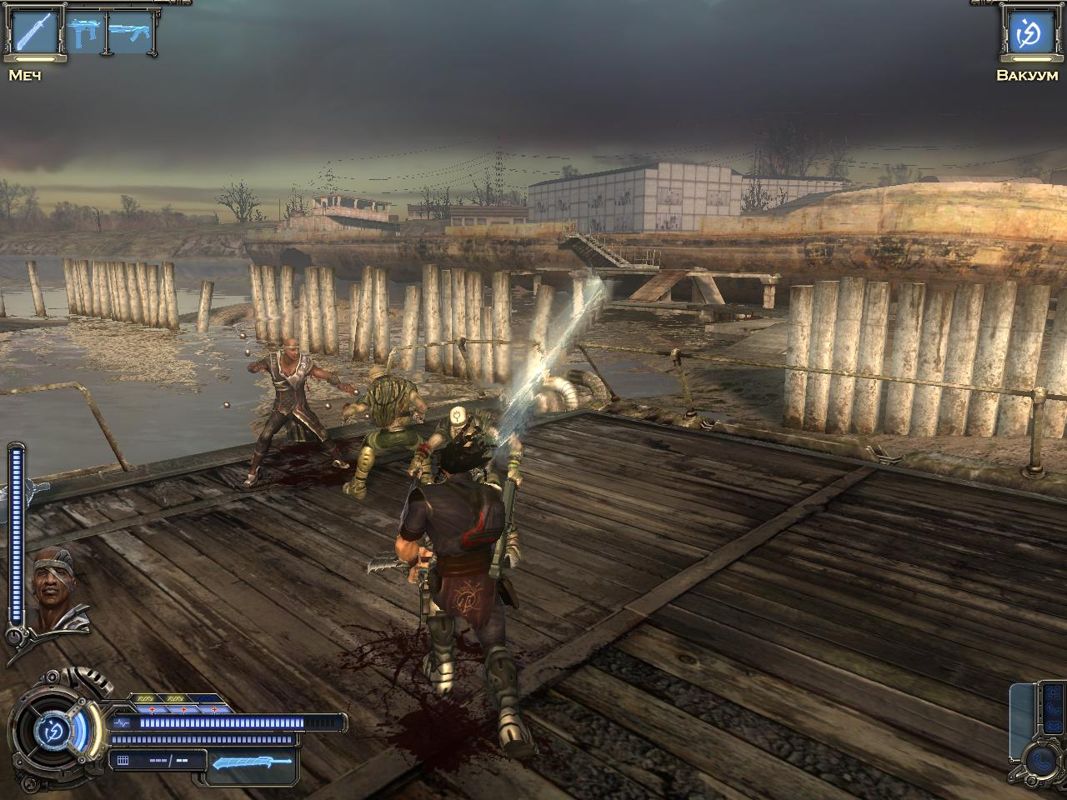Select the sword (Меч) weapon slot

tap(34, 33)
